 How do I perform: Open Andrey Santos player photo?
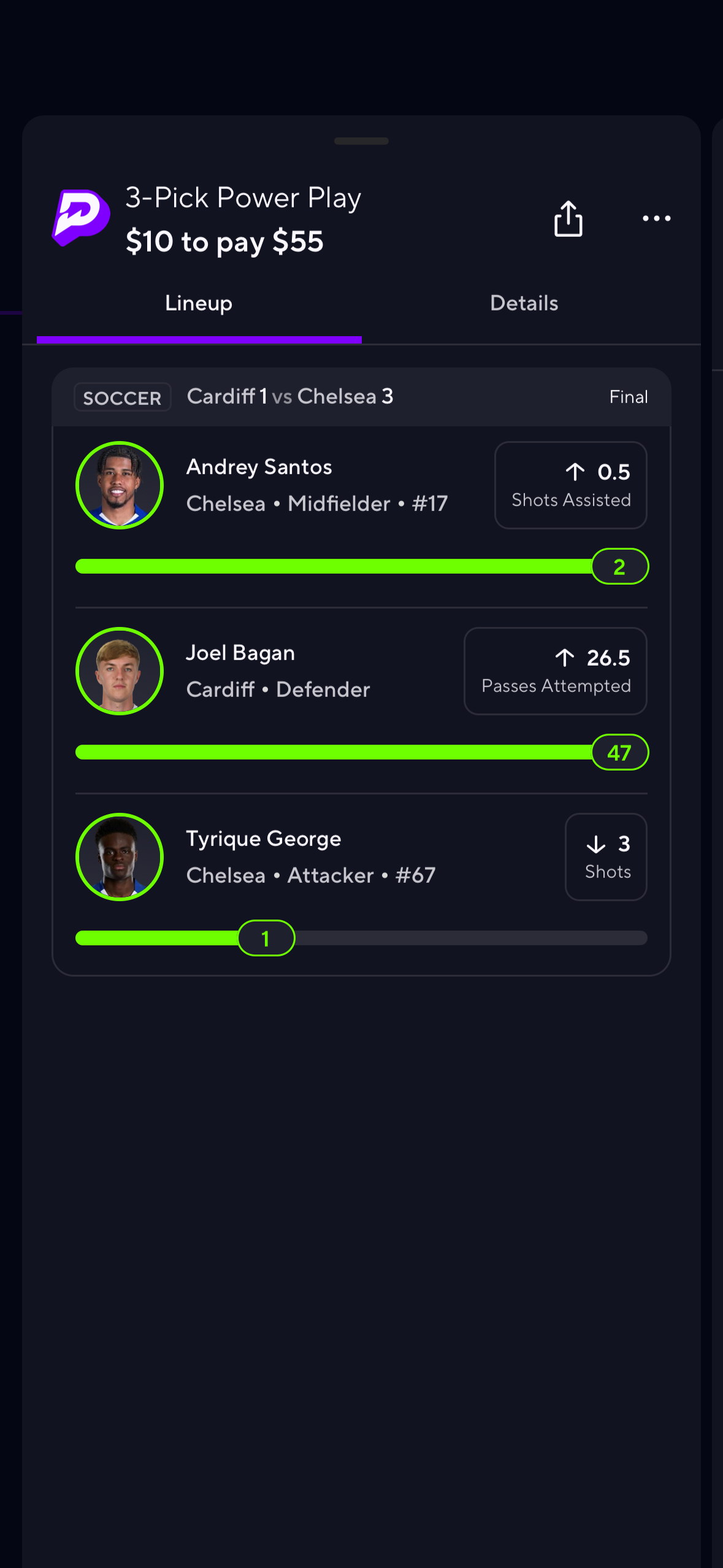point(120,485)
